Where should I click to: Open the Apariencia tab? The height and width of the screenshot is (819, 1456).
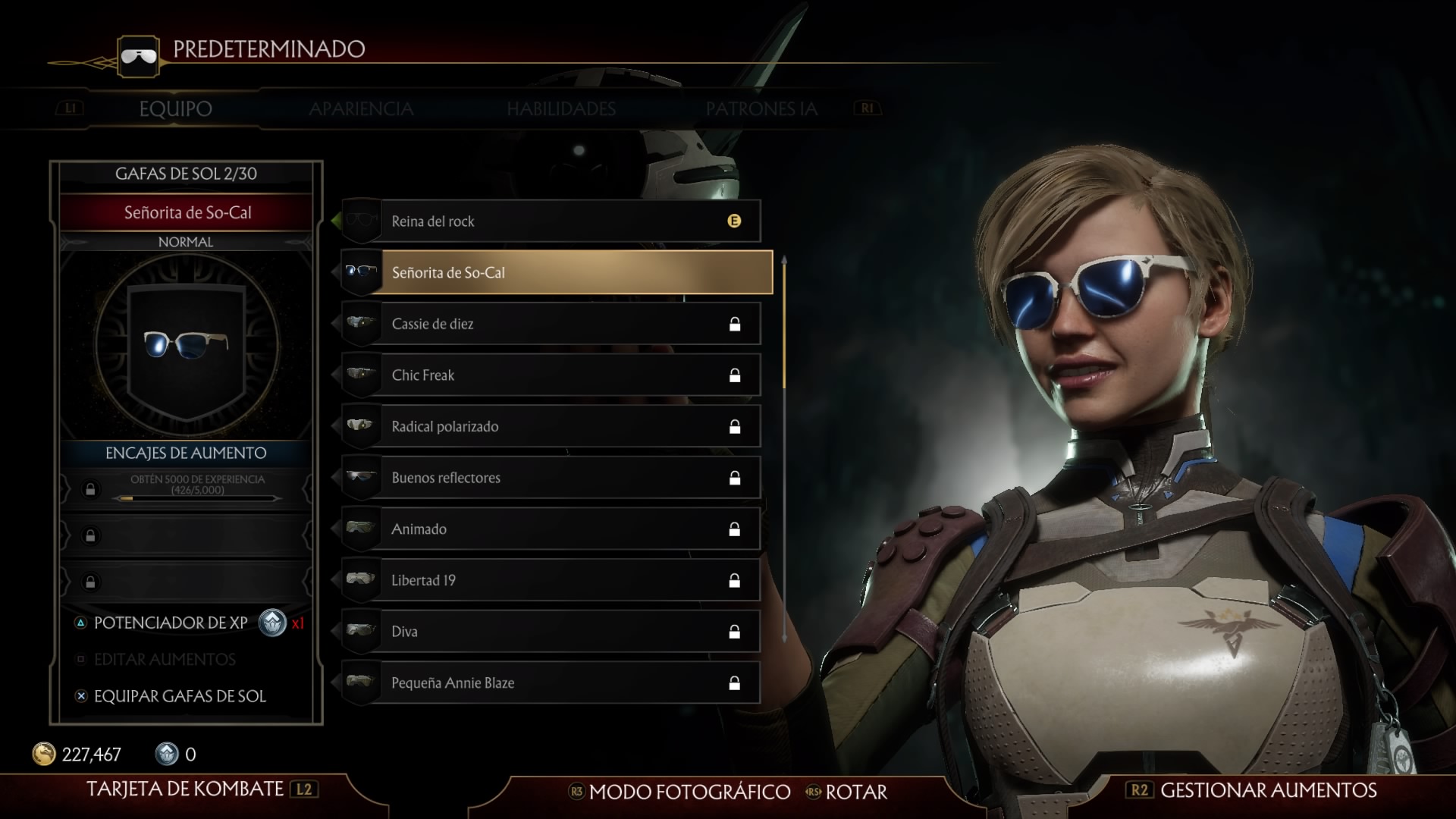pyautogui.click(x=361, y=109)
